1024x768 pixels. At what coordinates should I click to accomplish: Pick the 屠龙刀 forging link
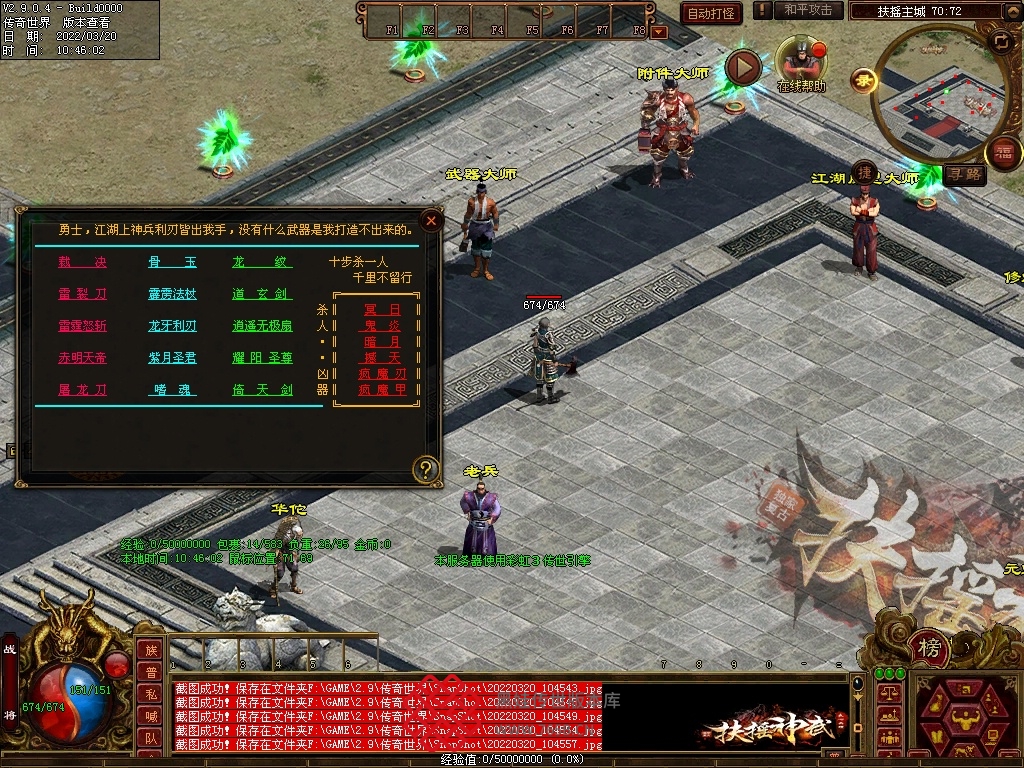click(82, 390)
